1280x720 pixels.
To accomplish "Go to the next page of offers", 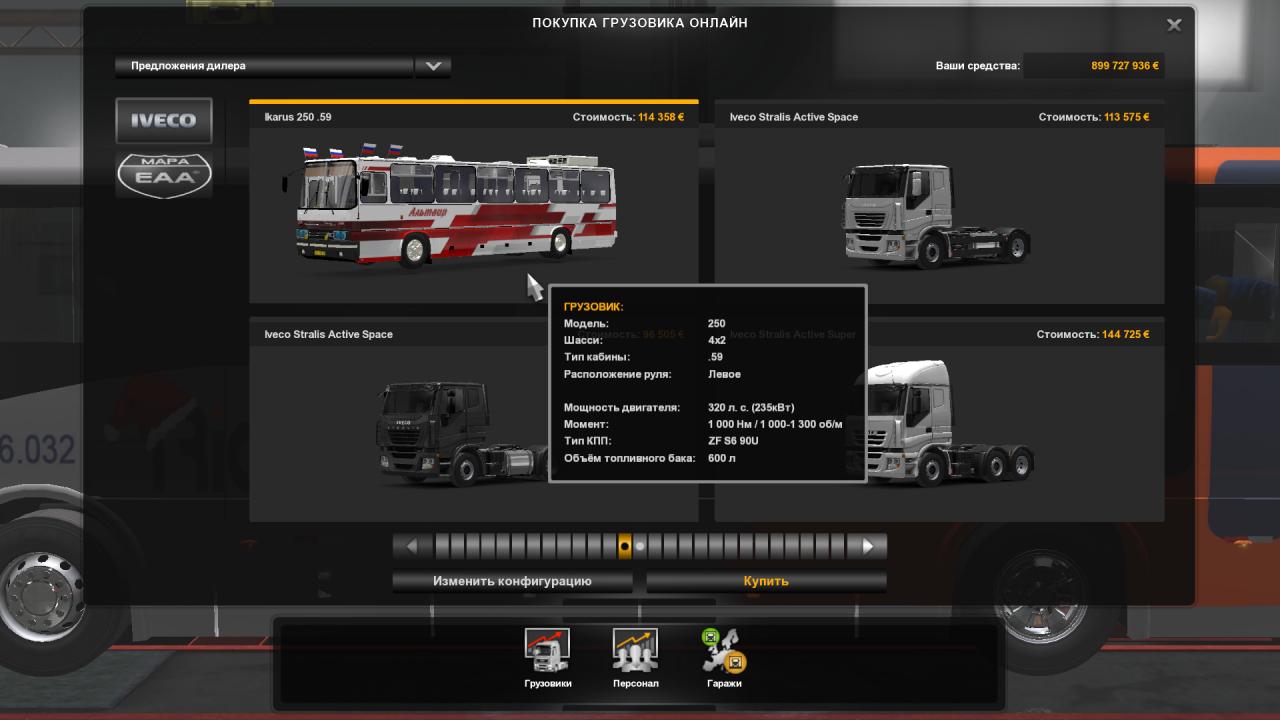I will [x=867, y=547].
